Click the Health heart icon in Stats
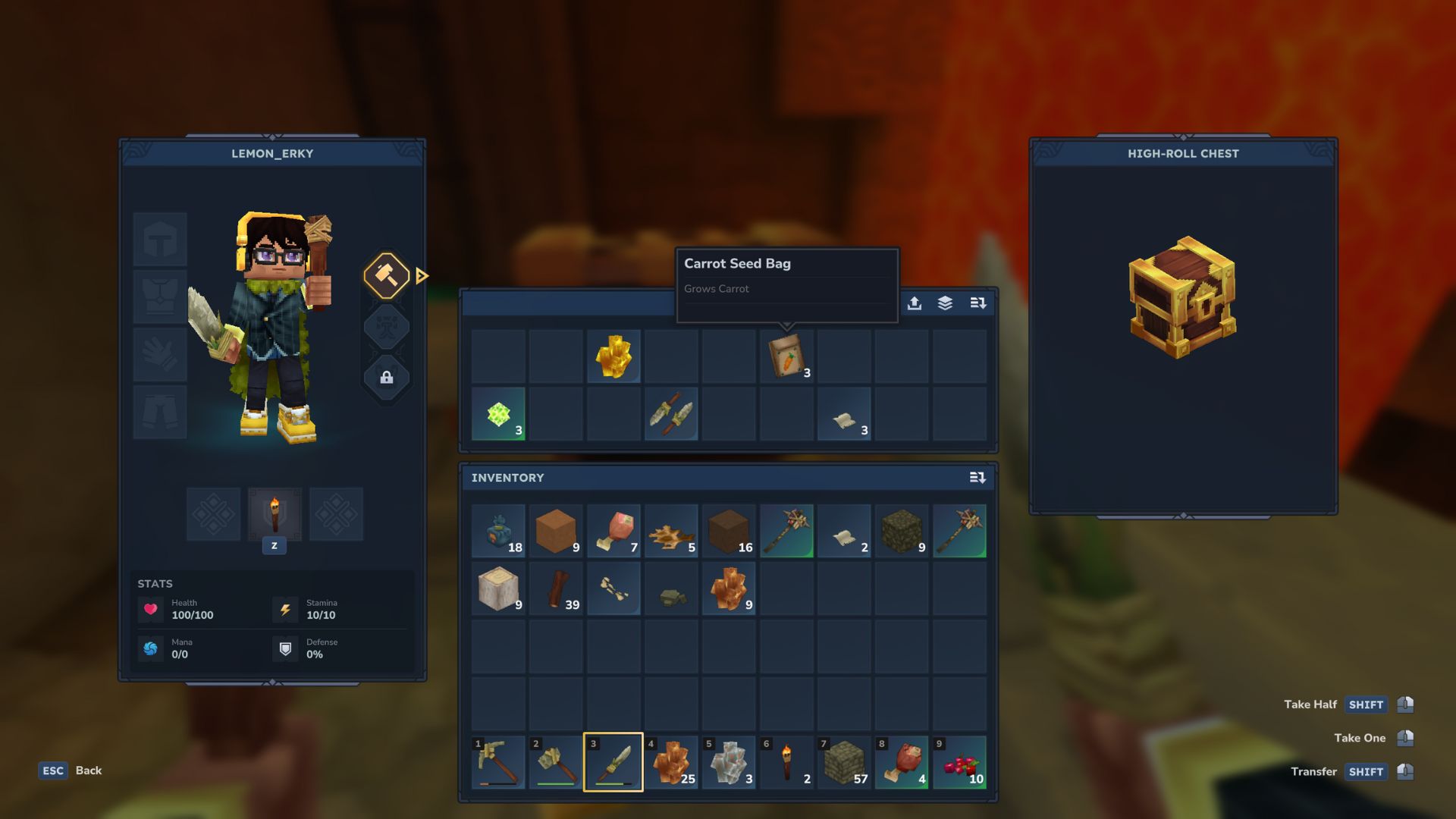This screenshot has width=1456, height=819. (151, 609)
